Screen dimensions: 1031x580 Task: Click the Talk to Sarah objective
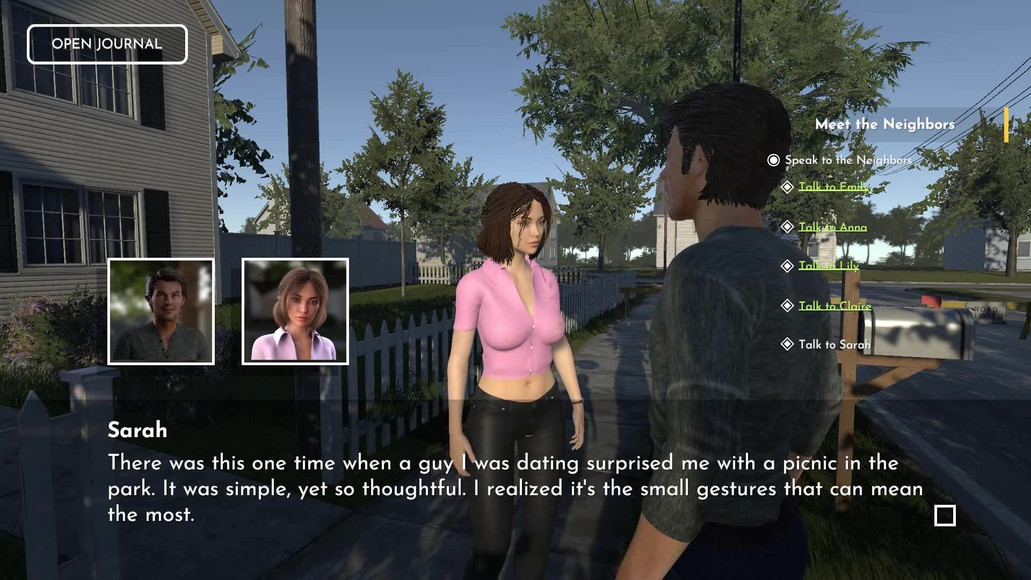click(834, 345)
